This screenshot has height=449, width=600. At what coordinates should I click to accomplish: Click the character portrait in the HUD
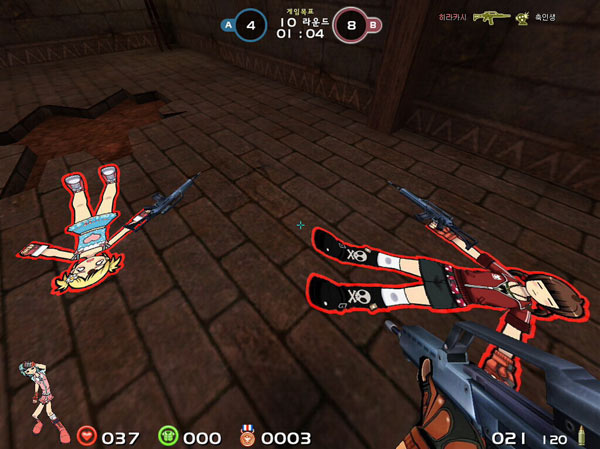pyautogui.click(x=37, y=398)
